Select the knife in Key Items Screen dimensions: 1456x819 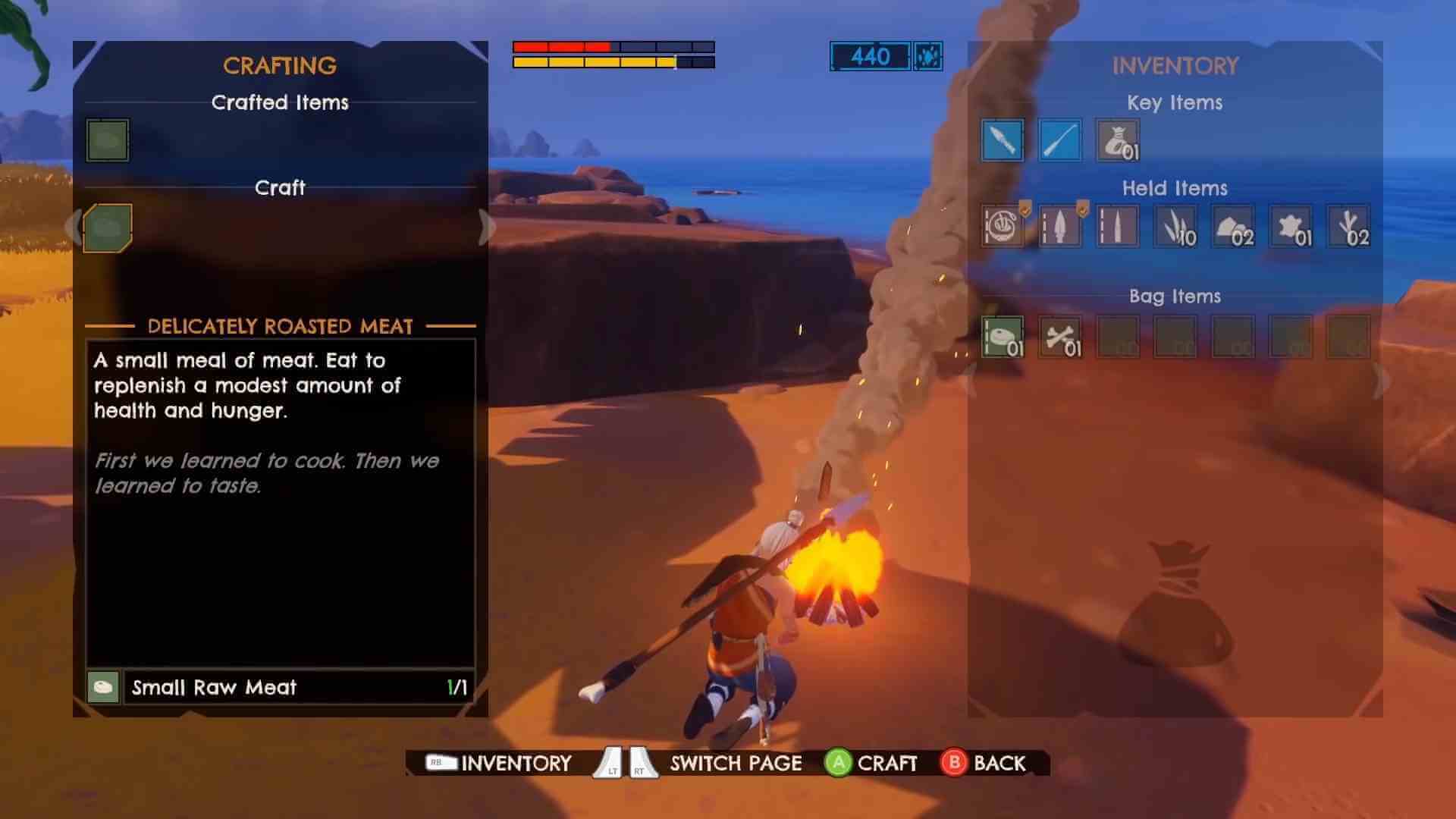click(x=1001, y=139)
